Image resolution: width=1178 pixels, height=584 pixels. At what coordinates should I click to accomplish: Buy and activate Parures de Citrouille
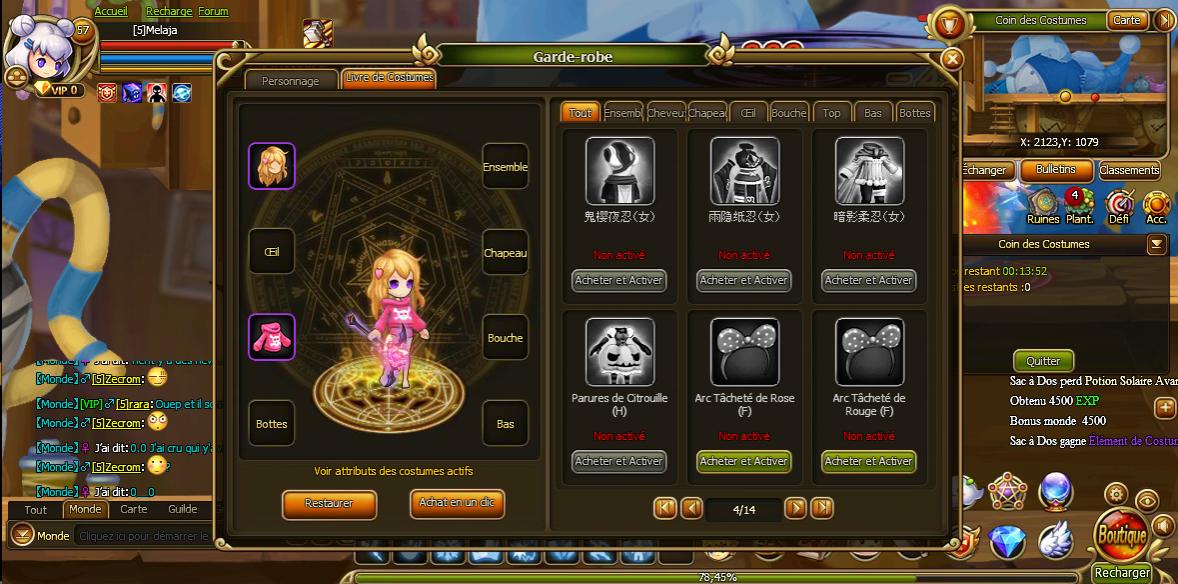(619, 461)
